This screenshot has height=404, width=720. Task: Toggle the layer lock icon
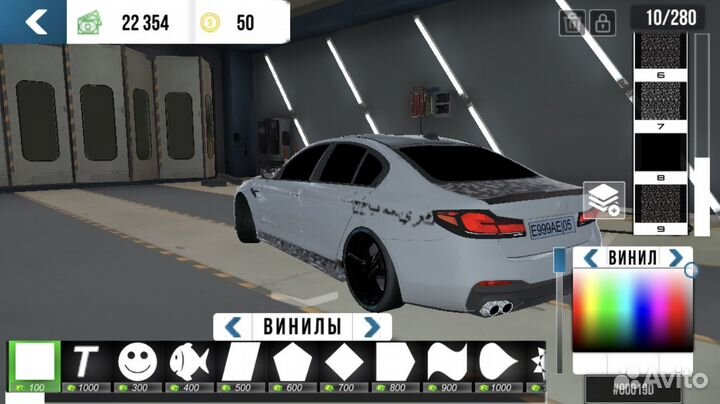point(603,21)
